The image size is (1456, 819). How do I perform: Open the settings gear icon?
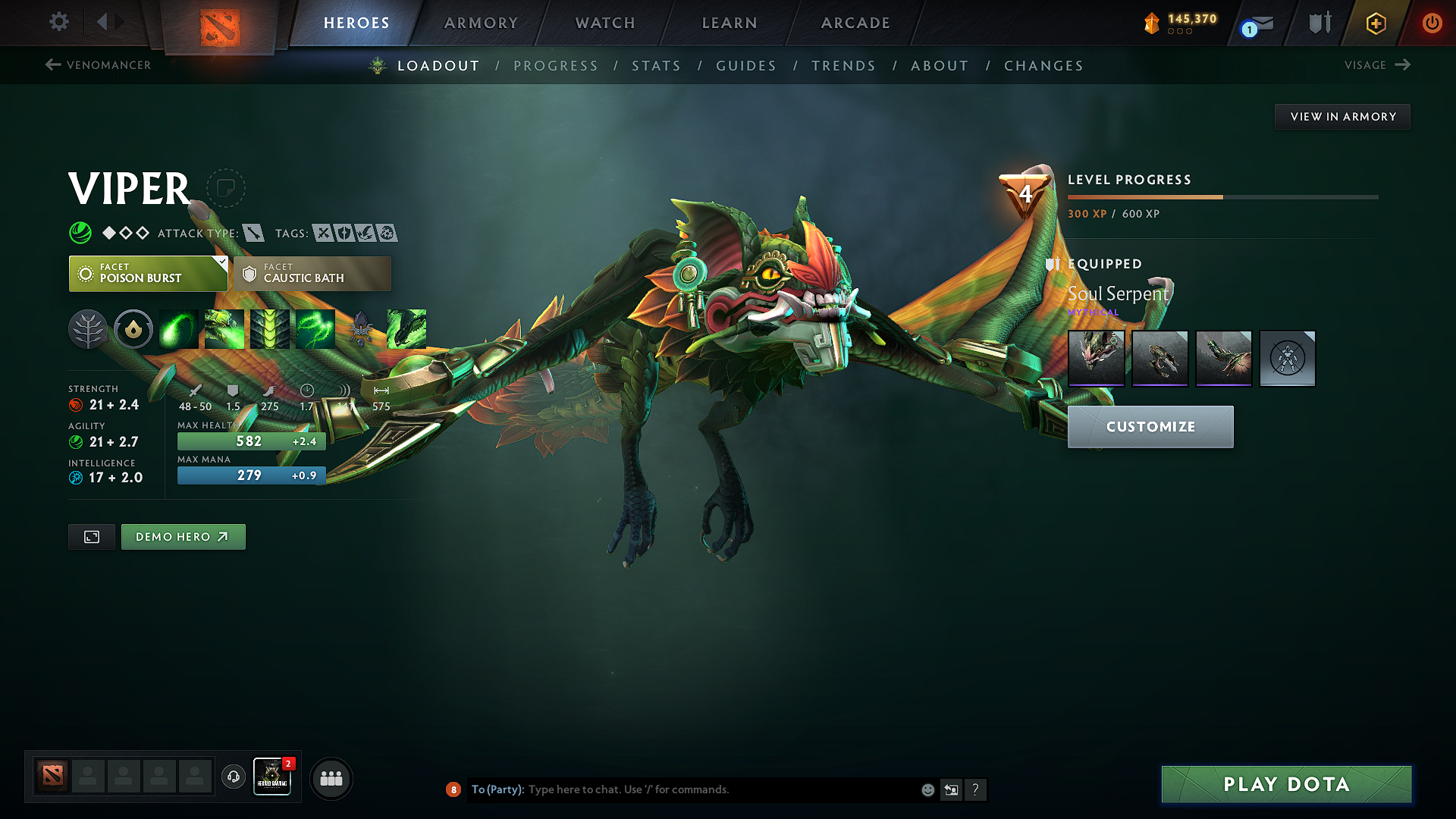[x=58, y=22]
